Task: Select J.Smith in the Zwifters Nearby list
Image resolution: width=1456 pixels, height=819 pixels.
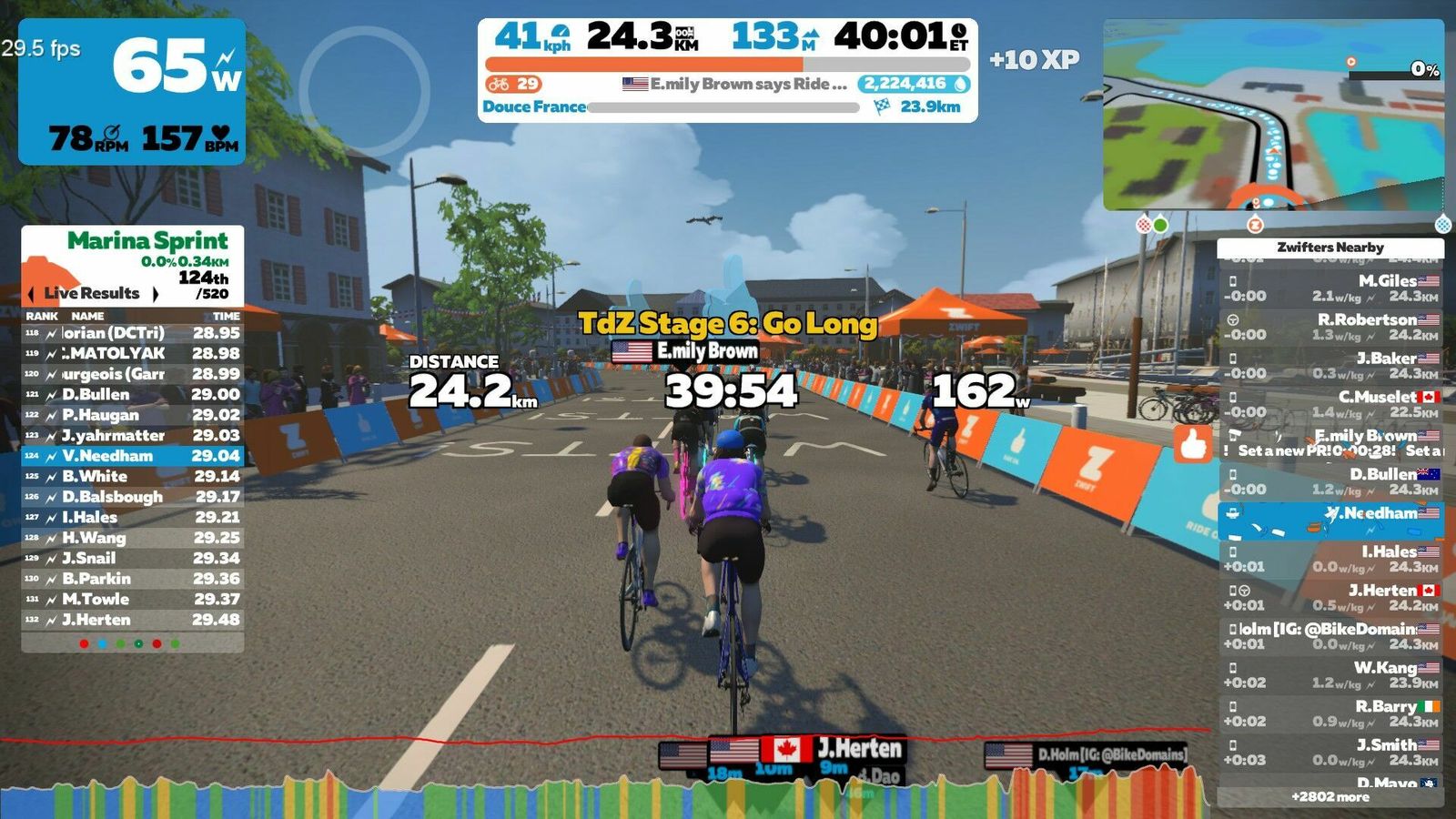Action: (x=1330, y=753)
